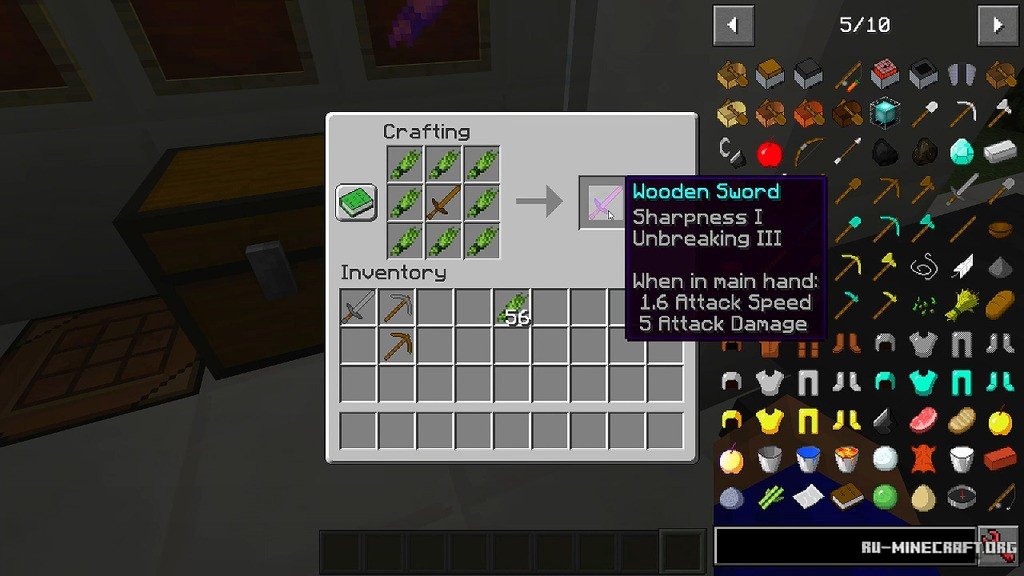Select the green slimeball in the item list

884,497
